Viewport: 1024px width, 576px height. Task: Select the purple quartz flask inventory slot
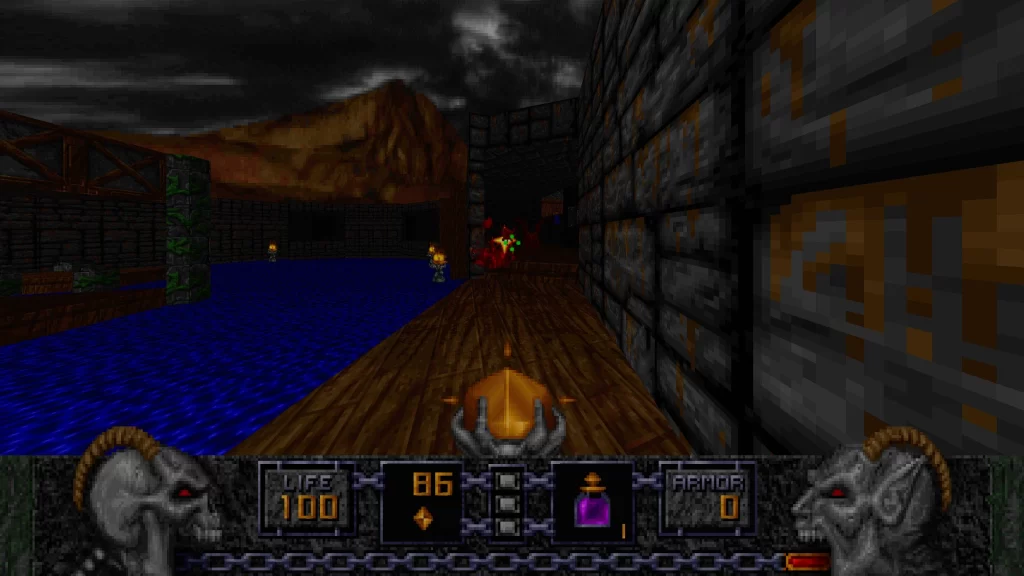[x=592, y=503]
